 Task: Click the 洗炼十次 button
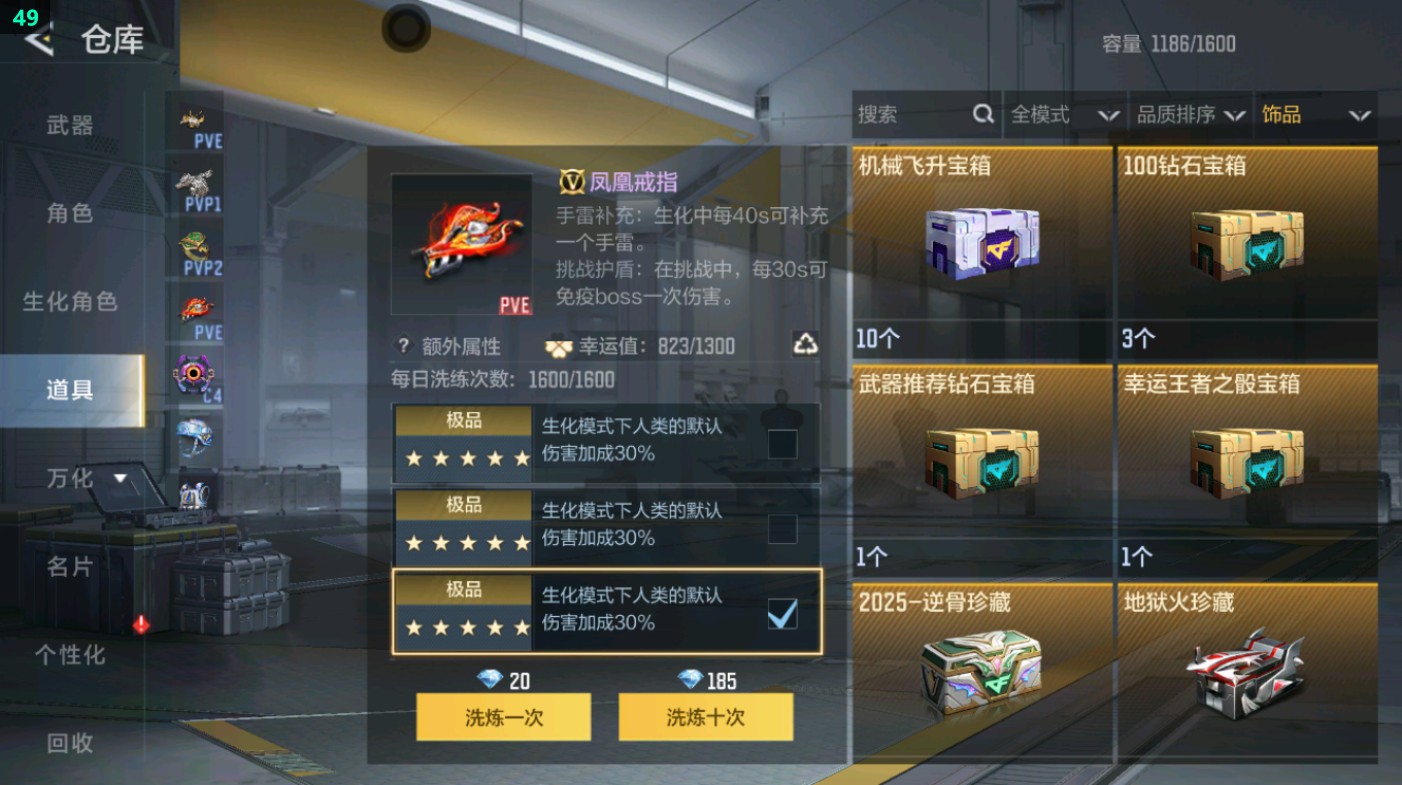705,717
